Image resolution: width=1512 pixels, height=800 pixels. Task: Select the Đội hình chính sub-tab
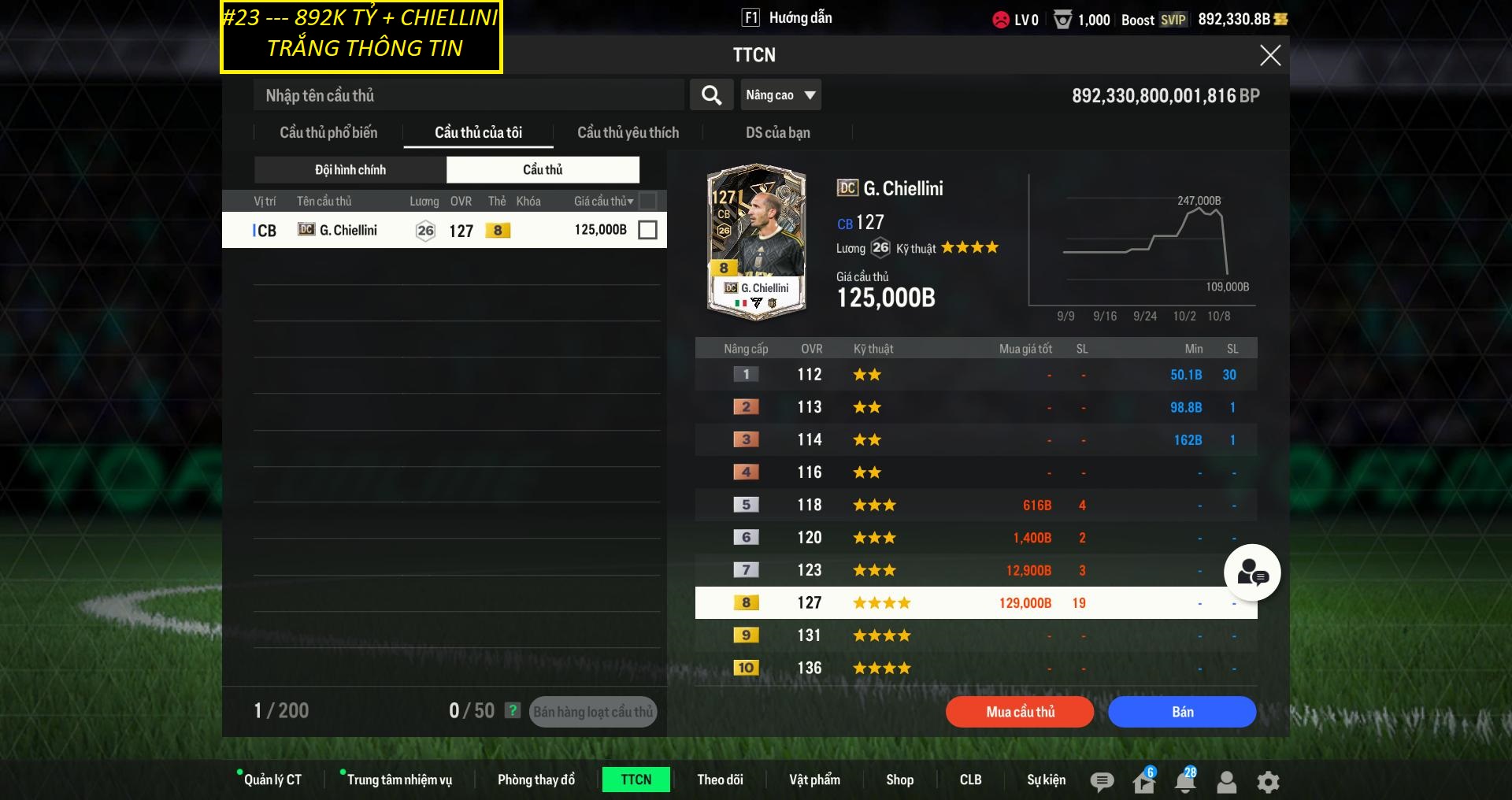coord(350,170)
